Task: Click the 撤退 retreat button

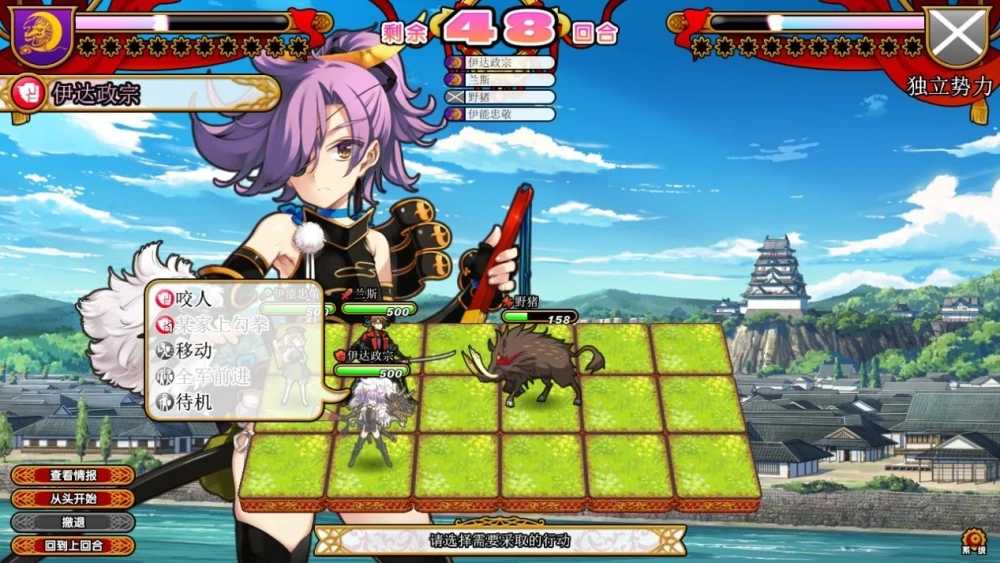Action: coord(73,522)
